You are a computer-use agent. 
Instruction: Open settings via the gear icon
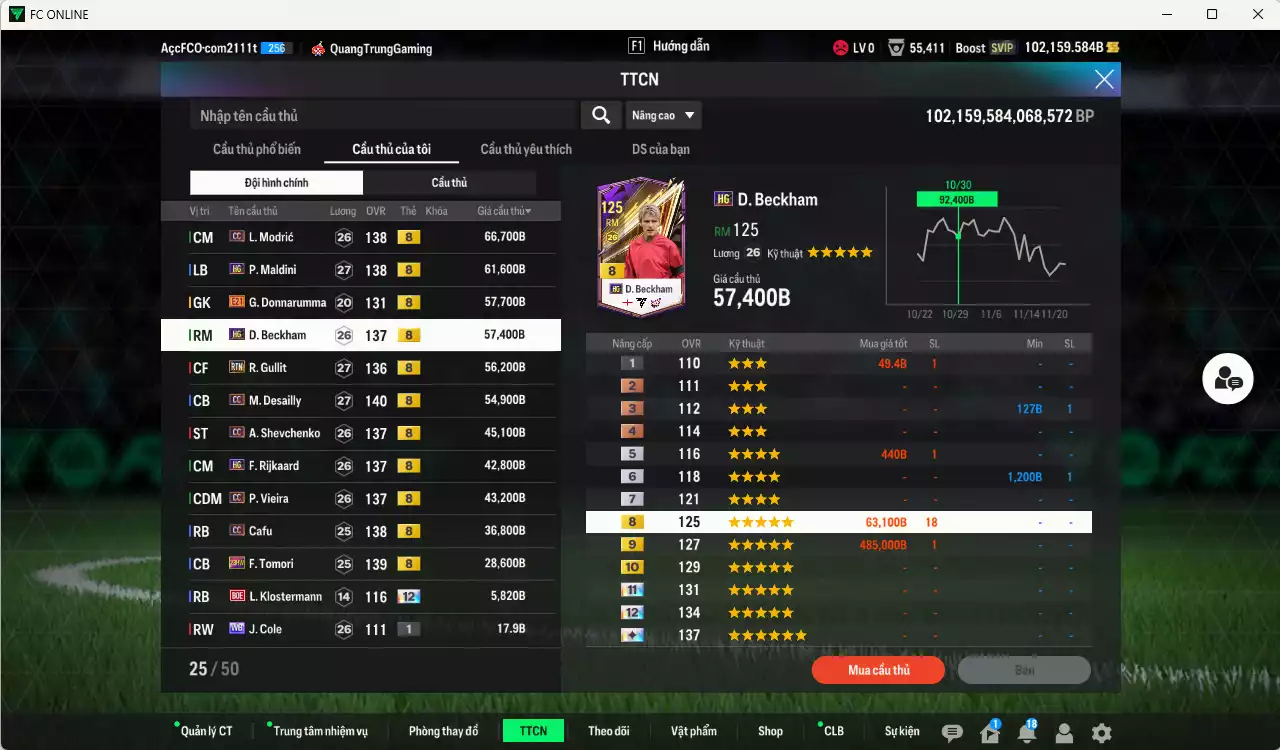pyautogui.click(x=1104, y=731)
